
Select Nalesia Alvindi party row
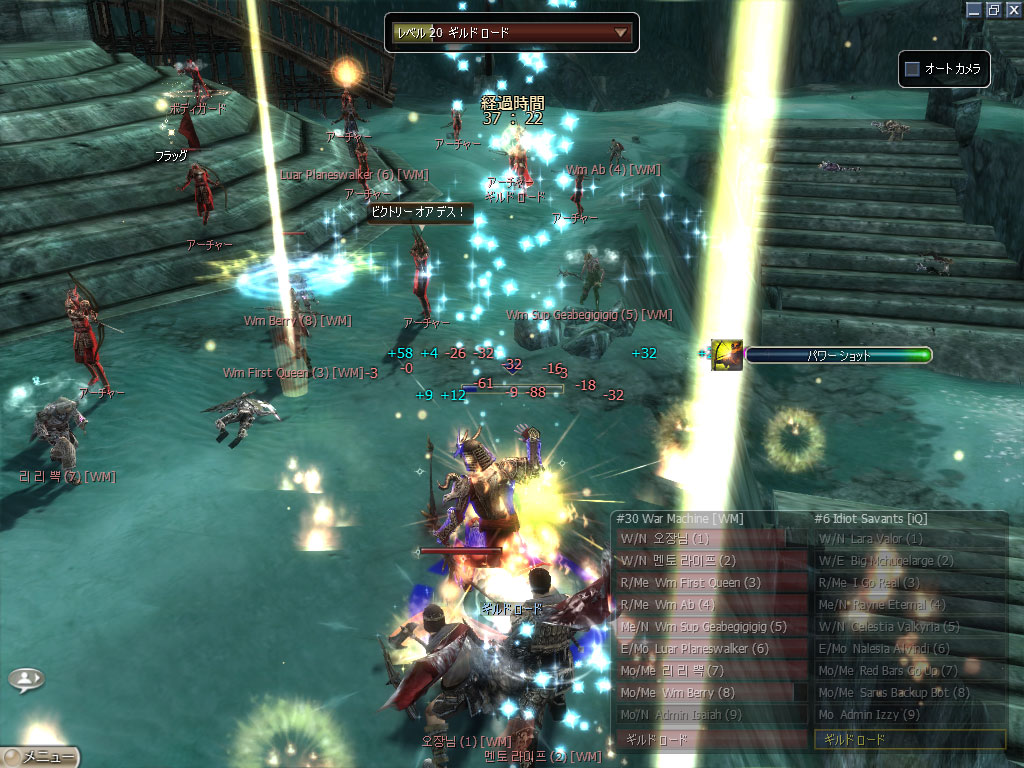(909, 649)
